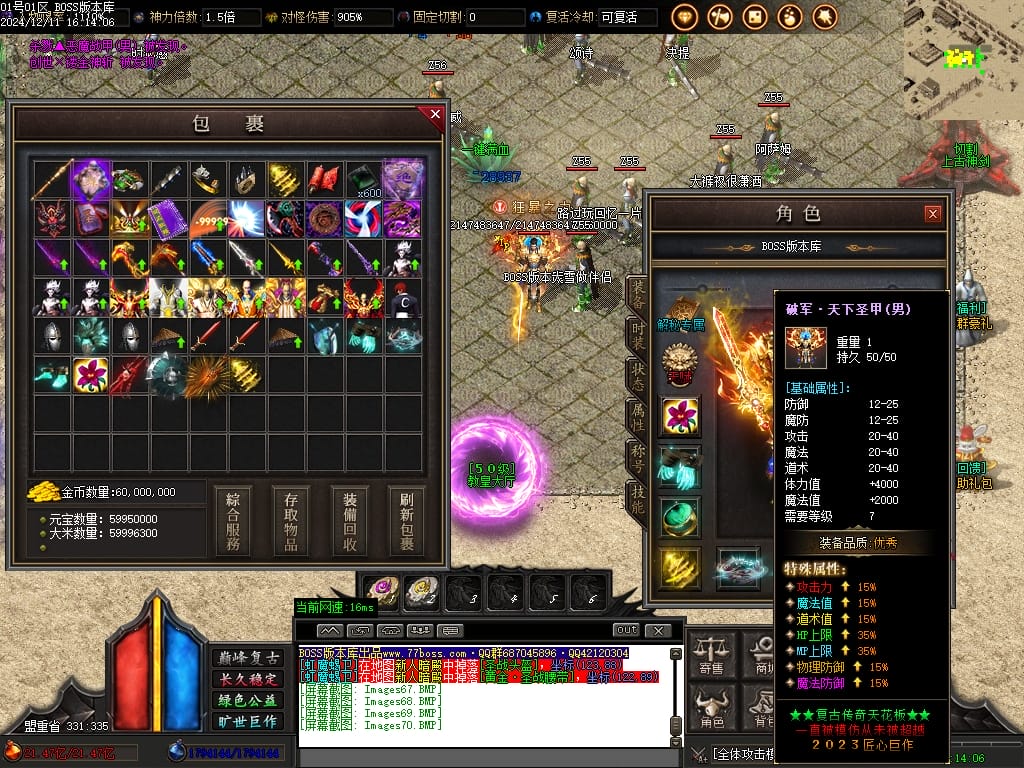Click the pink flower equipment slot

pyautogui.click(x=680, y=417)
